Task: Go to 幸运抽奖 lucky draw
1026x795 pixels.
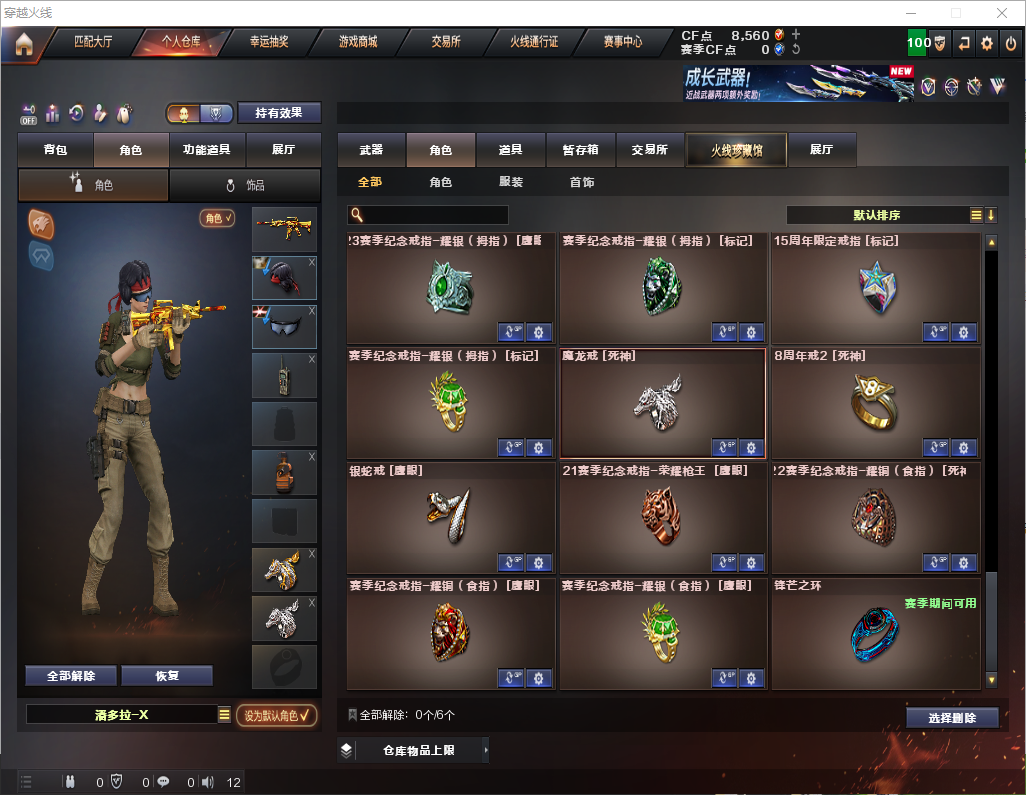Action: pos(269,43)
